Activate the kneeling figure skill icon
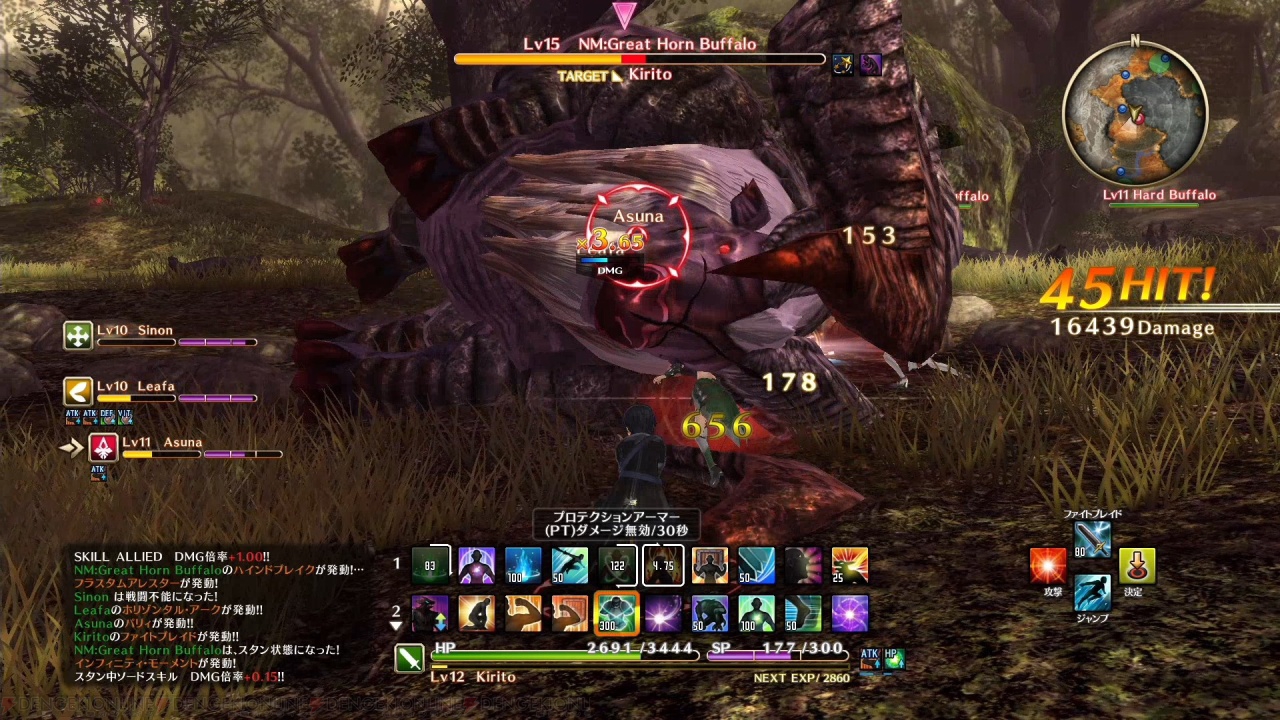This screenshot has width=1280, height=720. [477, 613]
